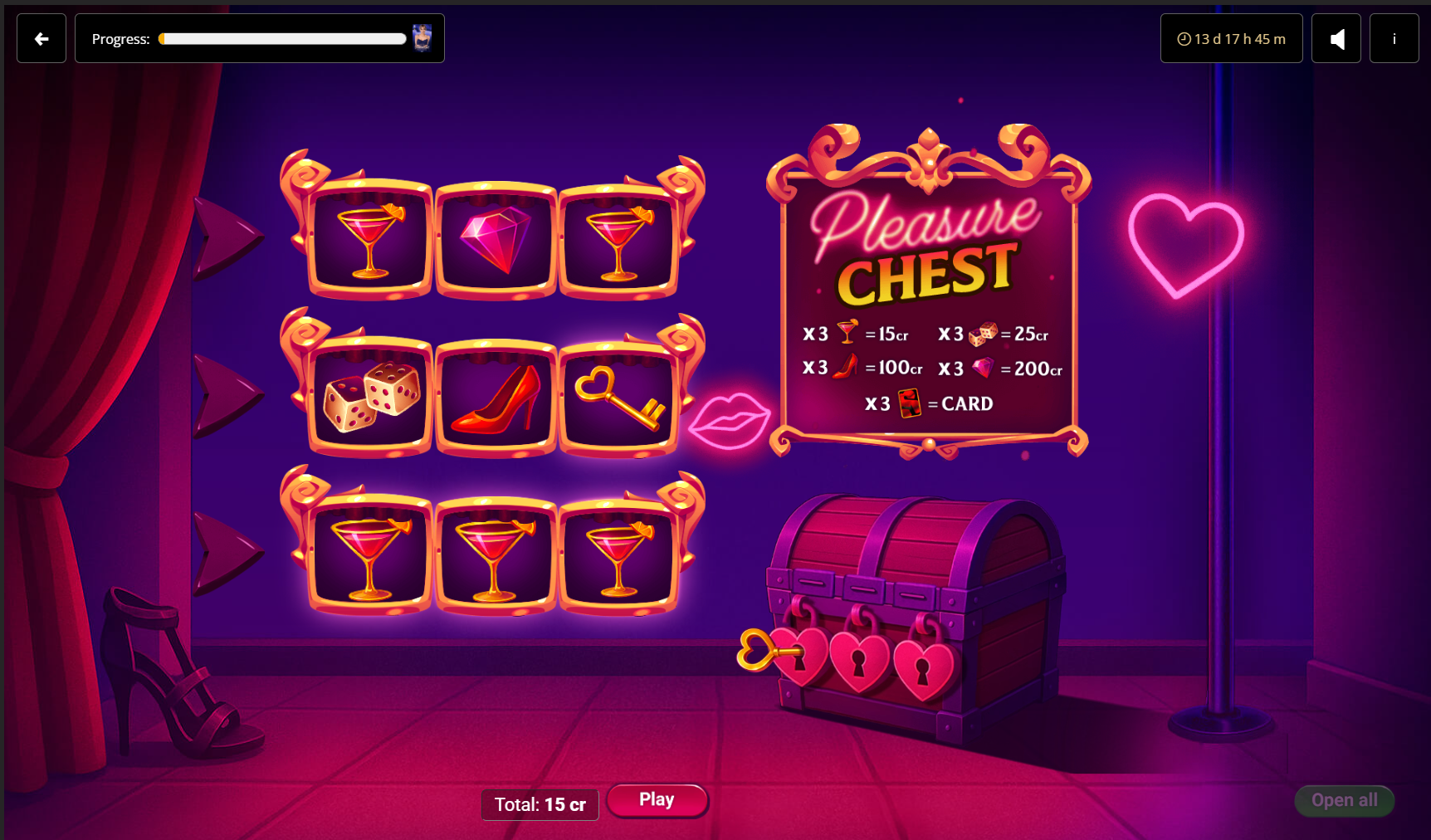1431x840 pixels.
Task: Open the progress reward portrait icon
Action: tap(422, 38)
